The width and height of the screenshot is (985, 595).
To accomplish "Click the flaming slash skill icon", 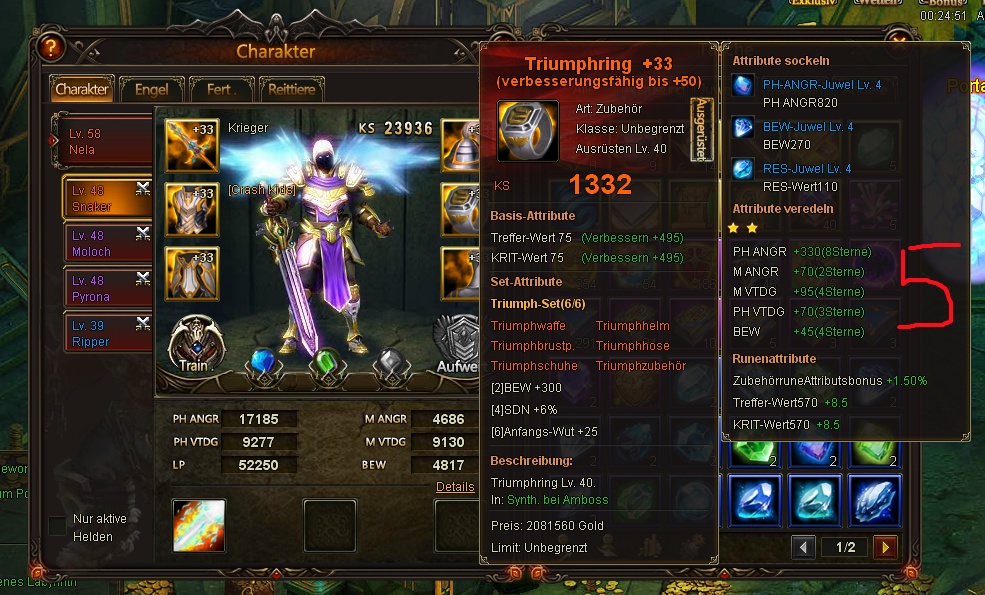I will [x=199, y=525].
